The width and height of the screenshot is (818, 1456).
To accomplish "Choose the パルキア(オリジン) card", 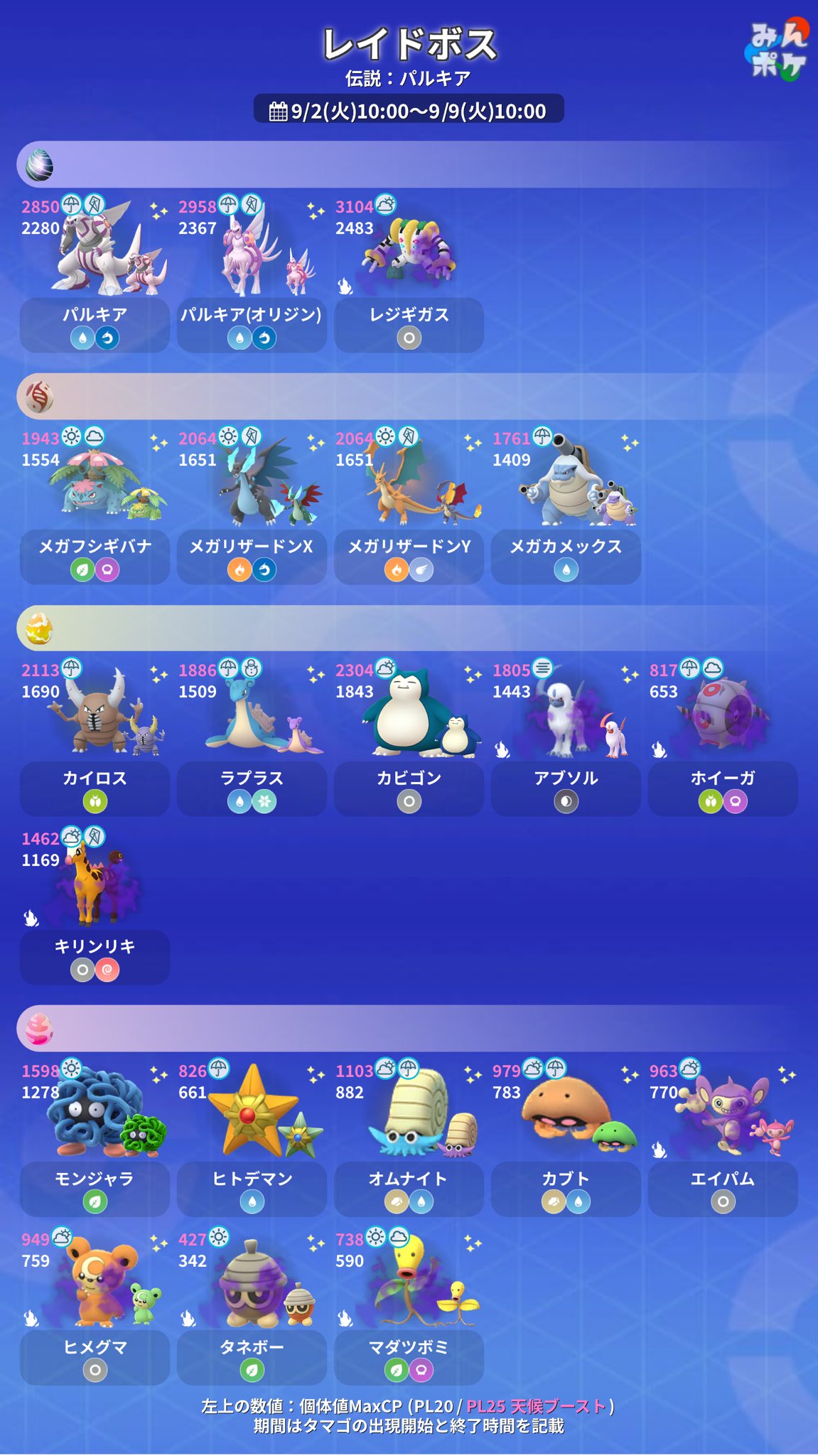I will point(252,274).
